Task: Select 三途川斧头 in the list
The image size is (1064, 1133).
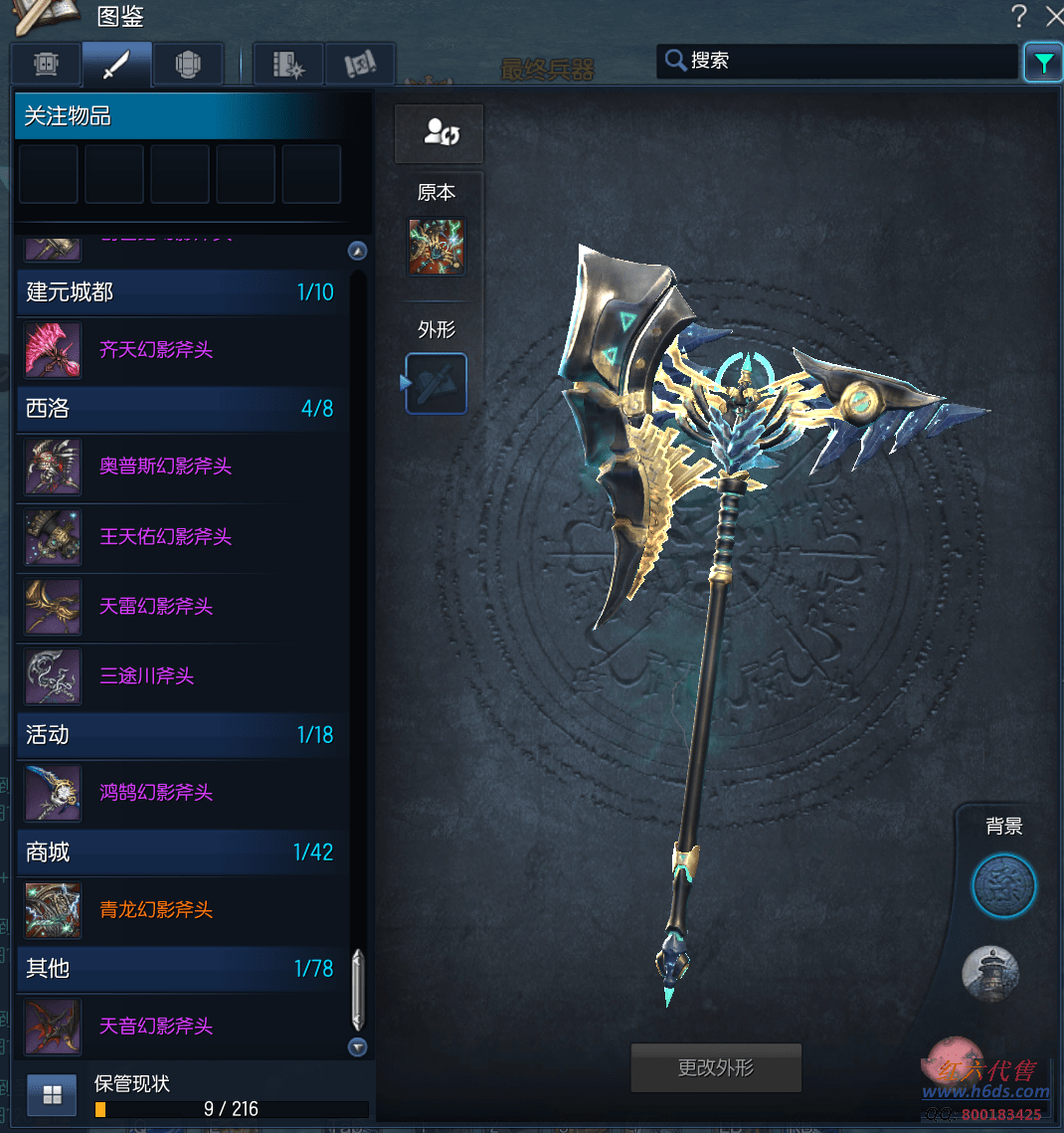Action: [146, 676]
